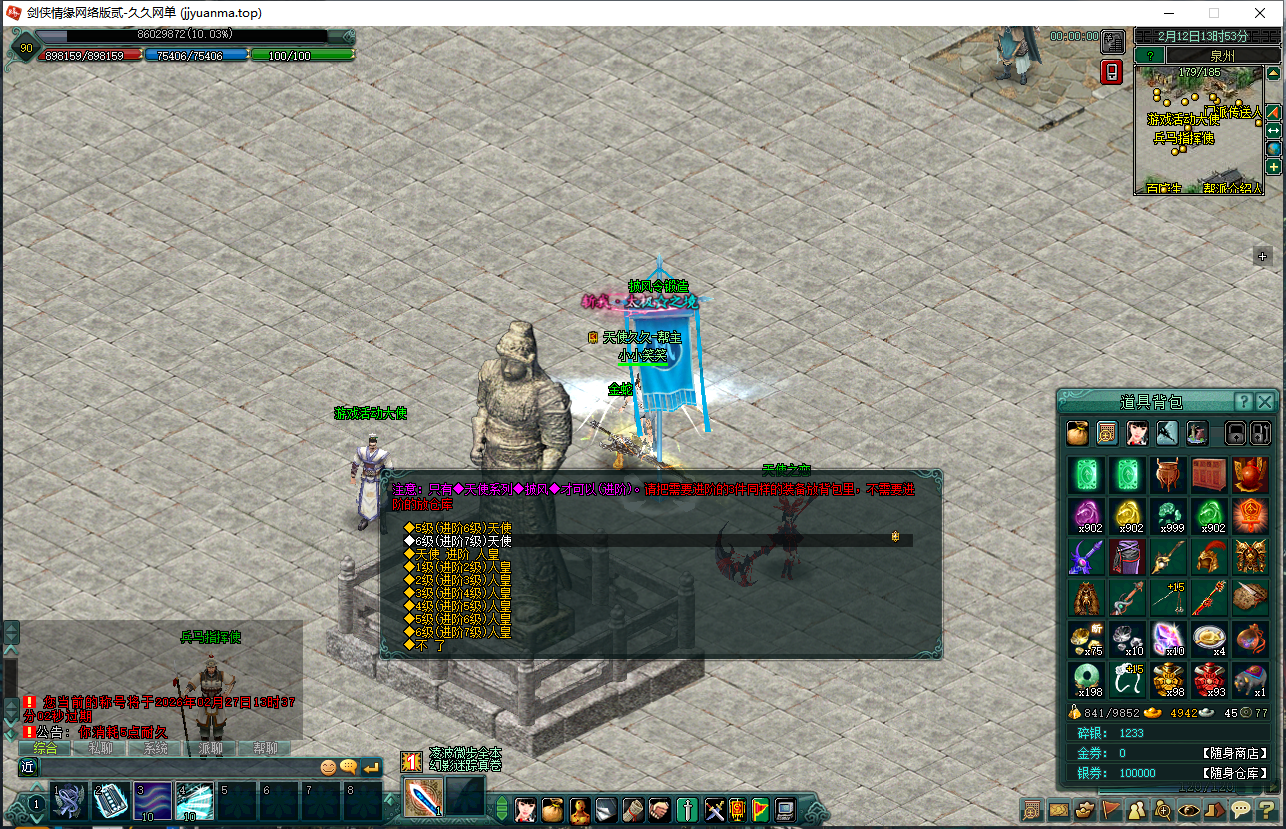Switch to the 私聊 chat tab
Viewport: 1286px width, 829px height.
coord(100,748)
